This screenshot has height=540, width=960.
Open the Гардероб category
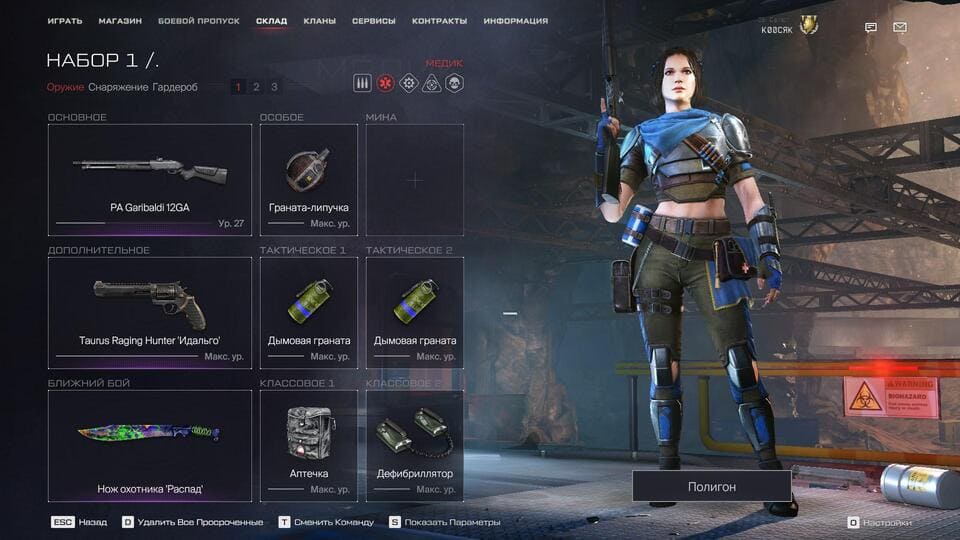click(175, 87)
